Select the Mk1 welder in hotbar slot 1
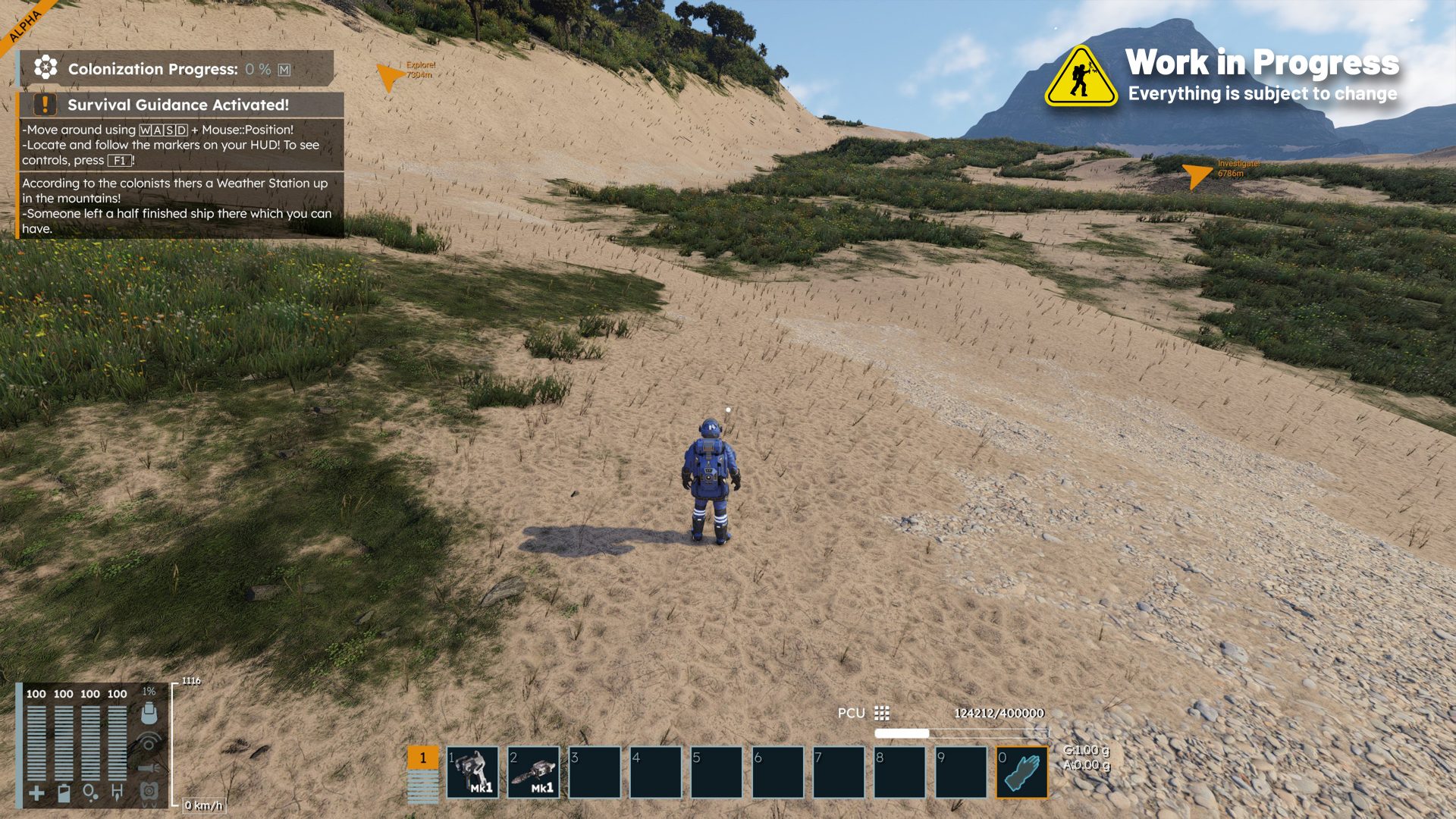The width and height of the screenshot is (1456, 819). [x=472, y=772]
